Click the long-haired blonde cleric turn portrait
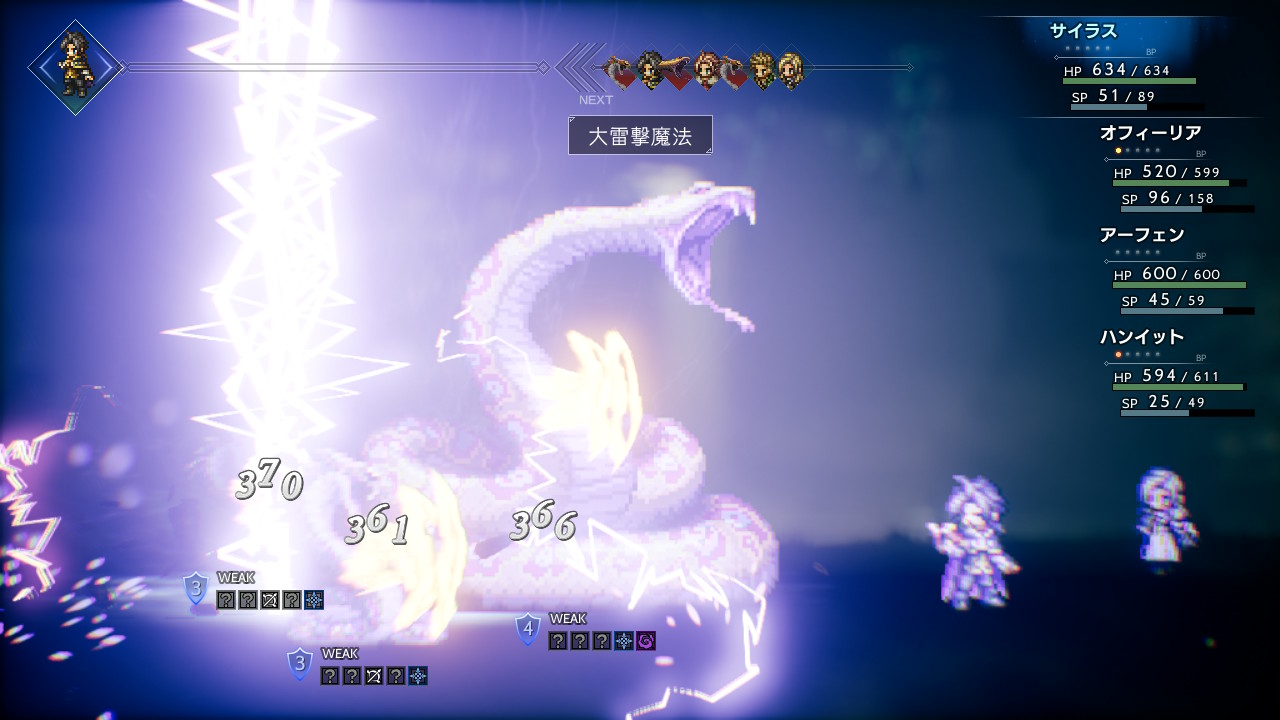The height and width of the screenshot is (720, 1280). click(790, 69)
